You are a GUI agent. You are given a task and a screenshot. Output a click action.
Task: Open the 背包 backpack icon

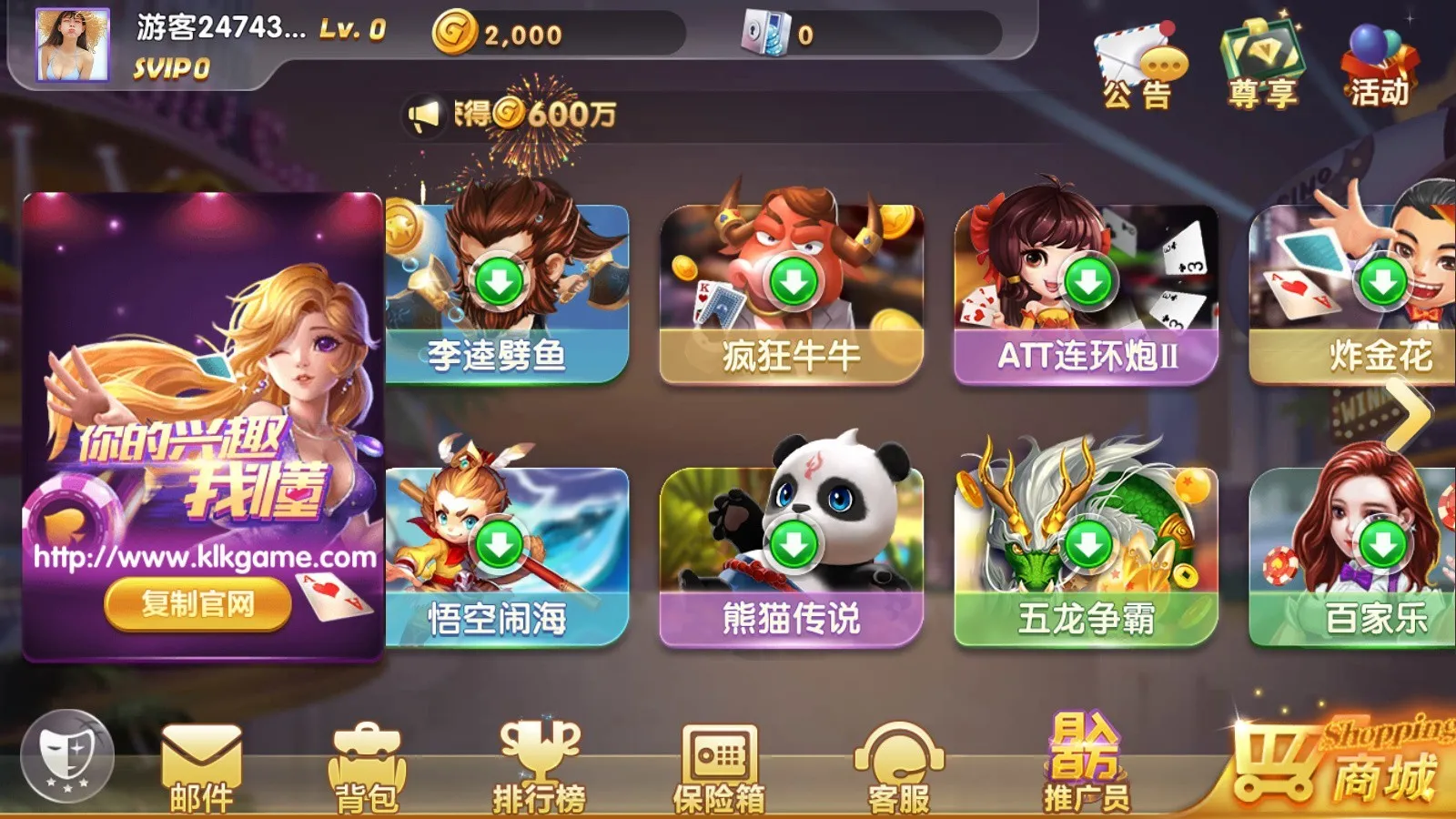pos(369,764)
